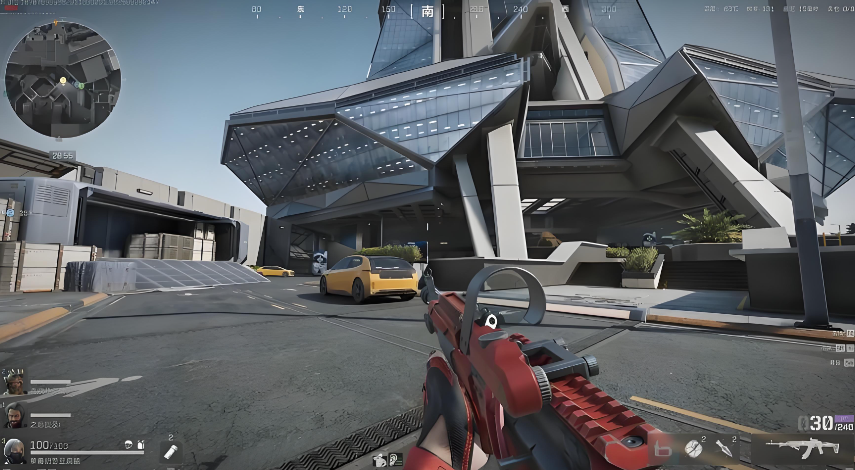Image resolution: width=855 pixels, height=470 pixels.
Task: Click the compass bar's south marker
Action: [x=427, y=11]
